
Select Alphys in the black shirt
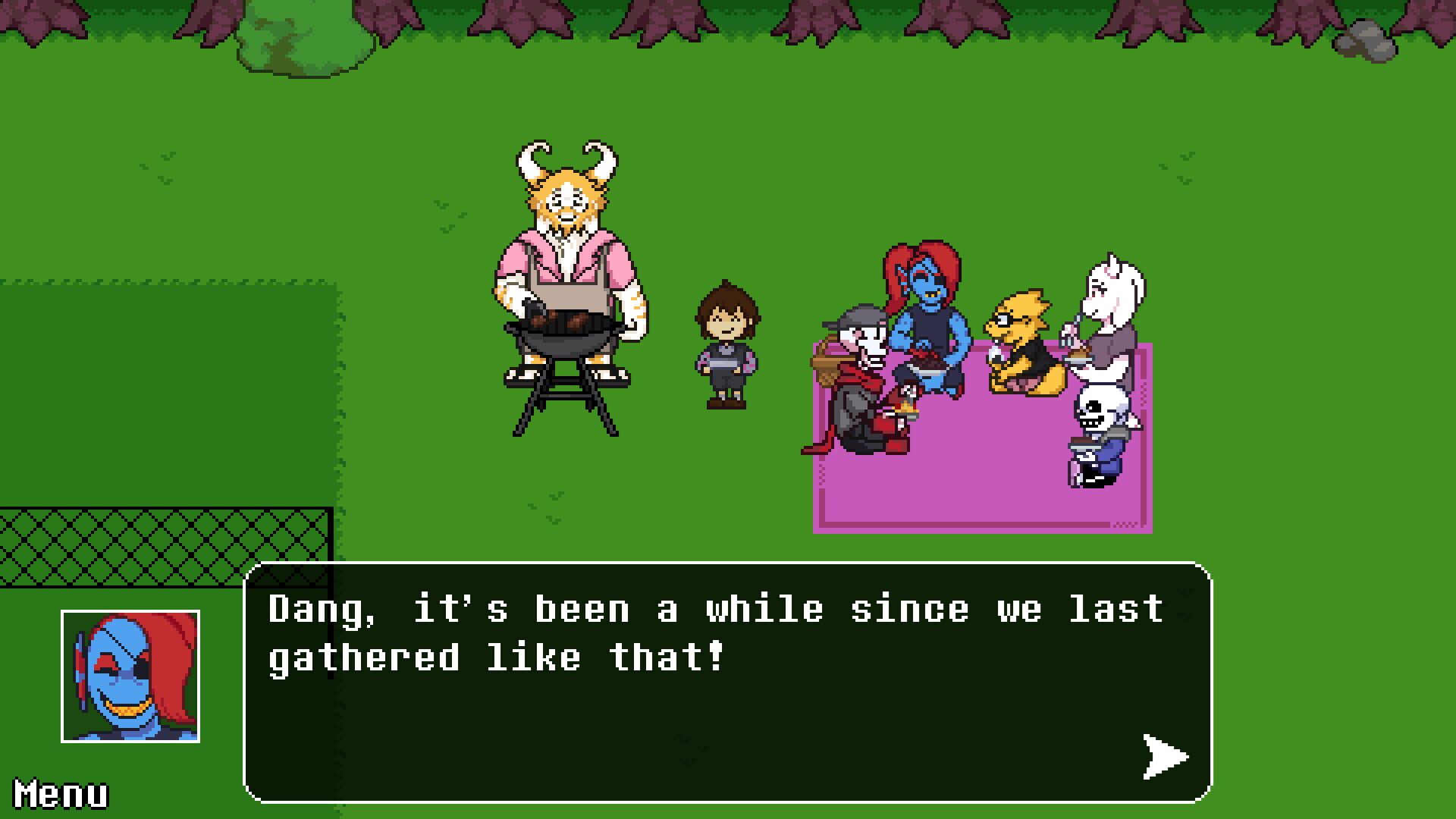tap(1020, 334)
